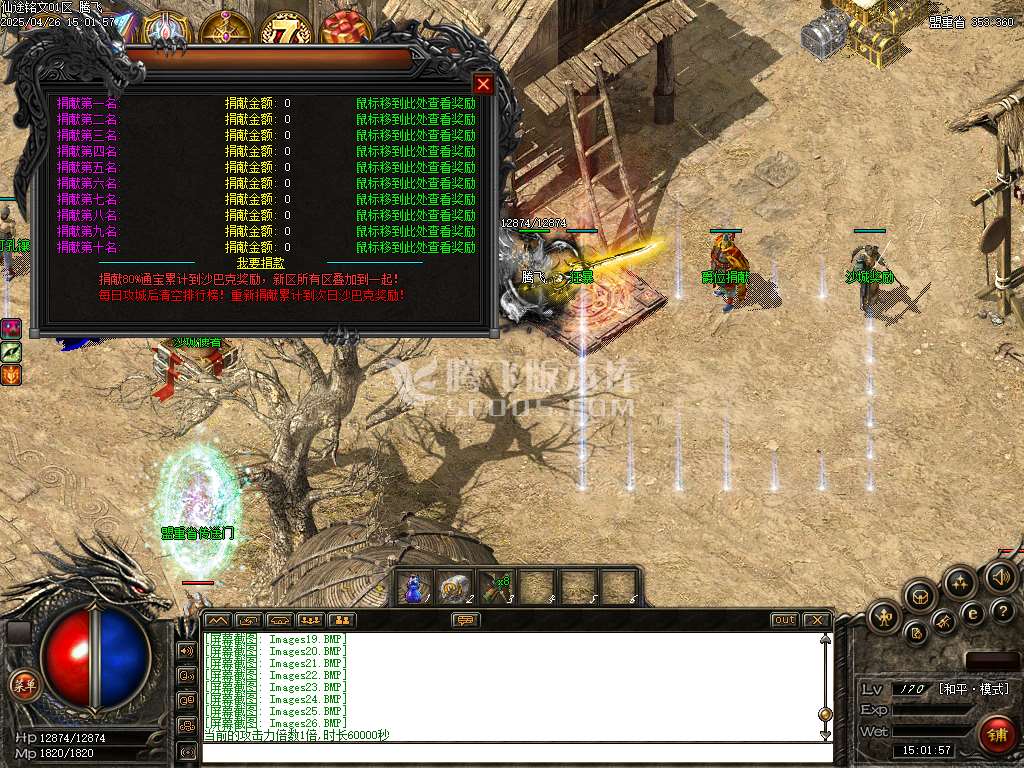Open the bag chest icon
This screenshot has width=1024, height=768.
point(920,595)
